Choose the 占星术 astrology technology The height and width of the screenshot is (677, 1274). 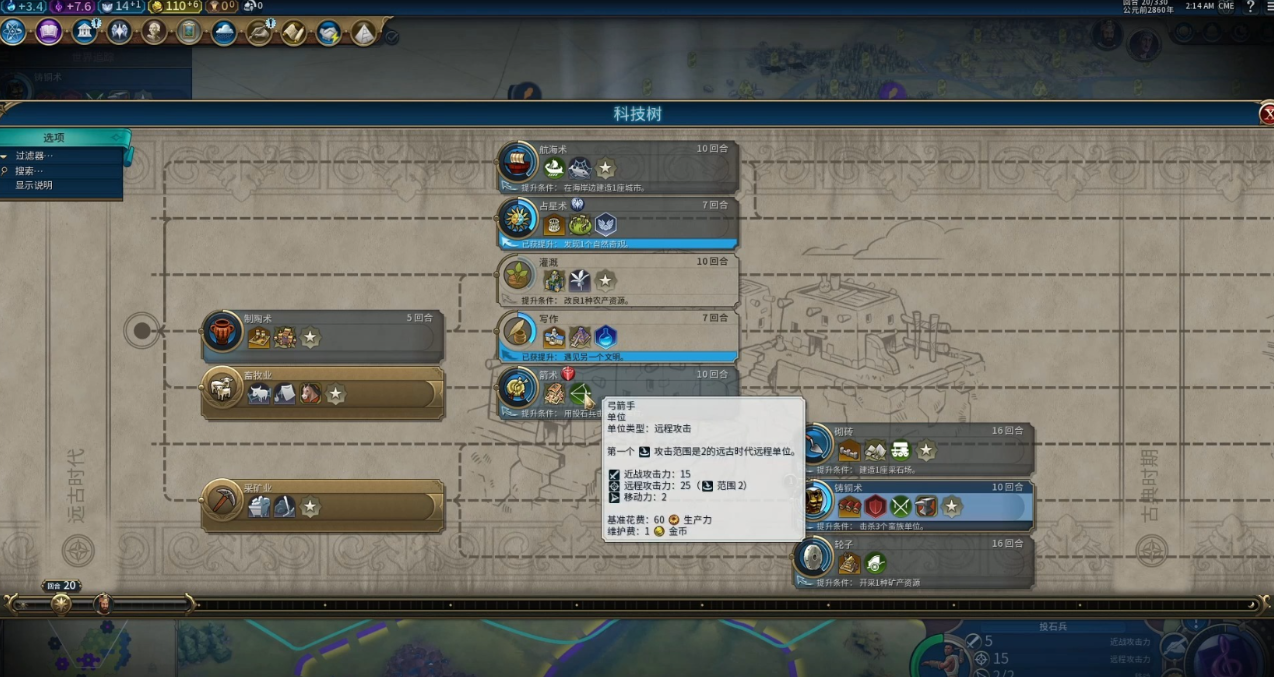[620, 222]
